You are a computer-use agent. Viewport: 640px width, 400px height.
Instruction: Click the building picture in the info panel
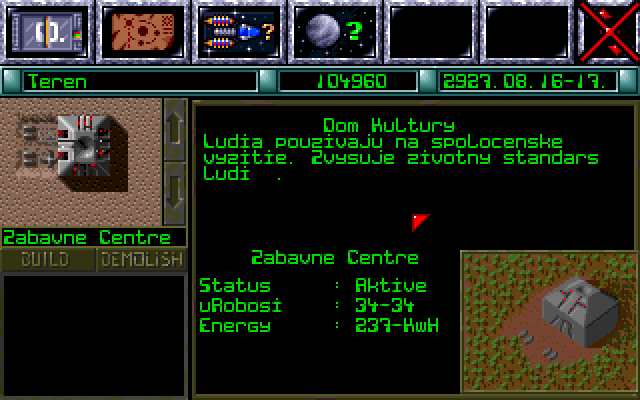[x=549, y=320]
